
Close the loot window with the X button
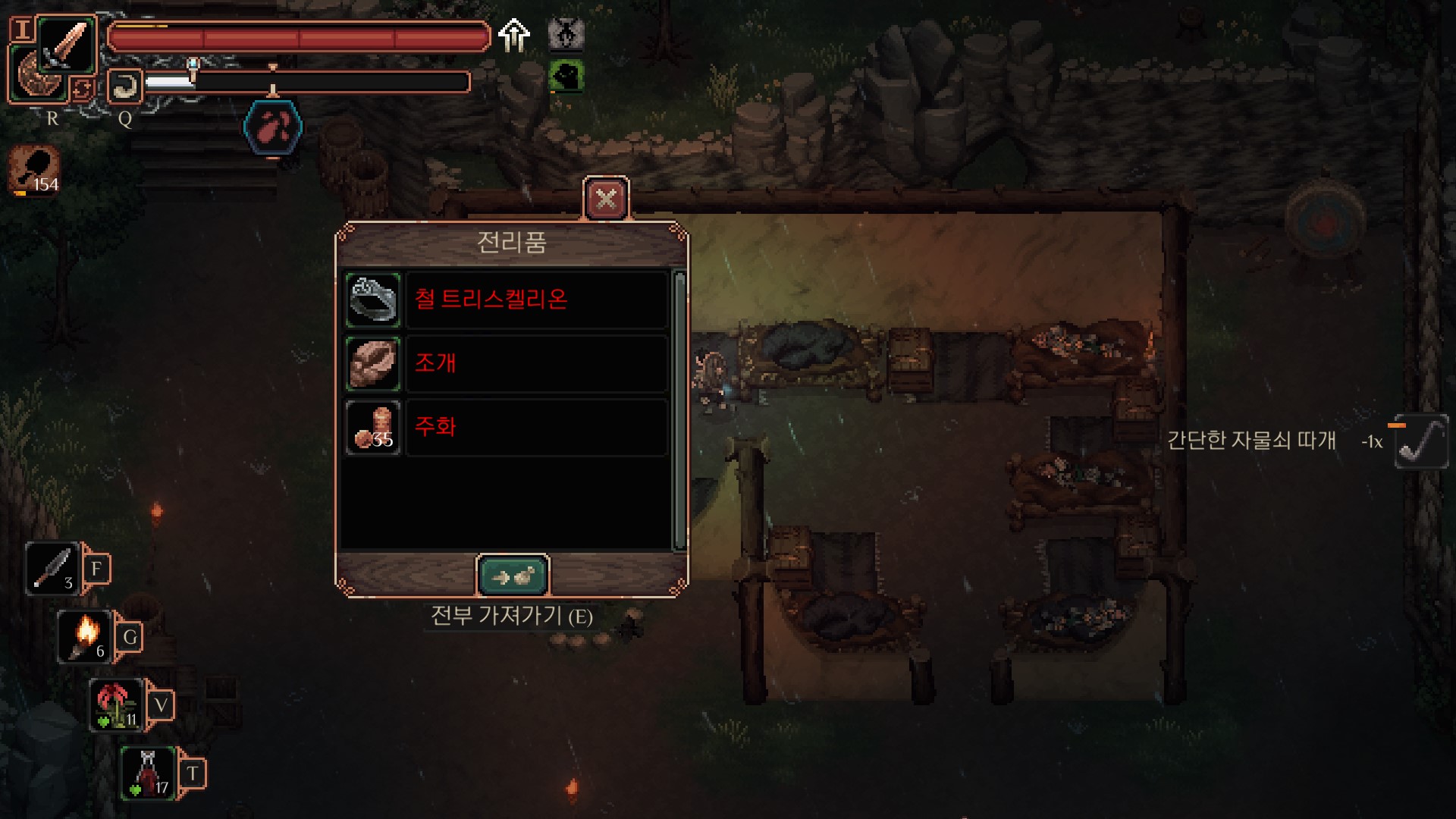[x=606, y=199]
